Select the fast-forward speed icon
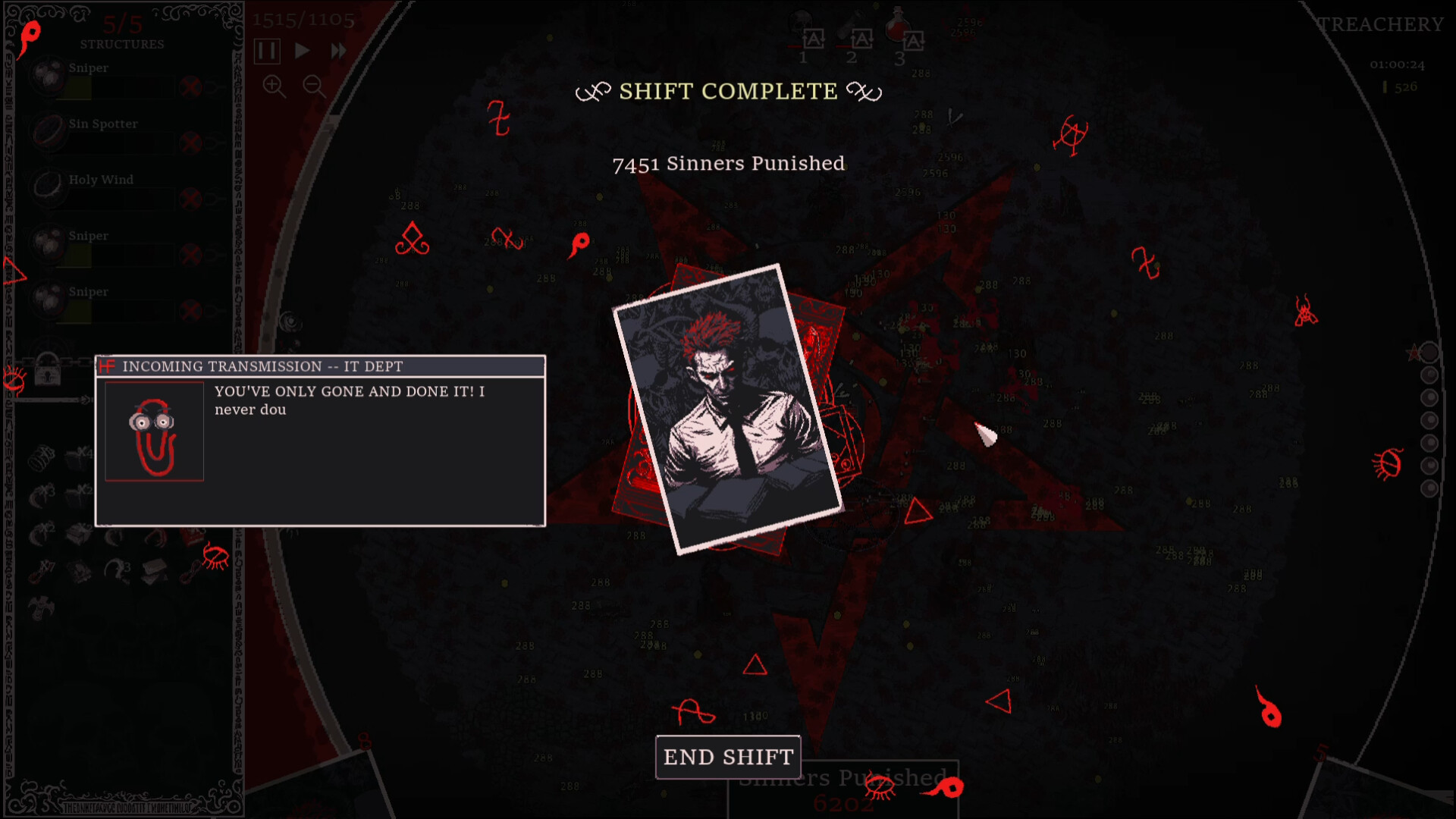 point(339,51)
